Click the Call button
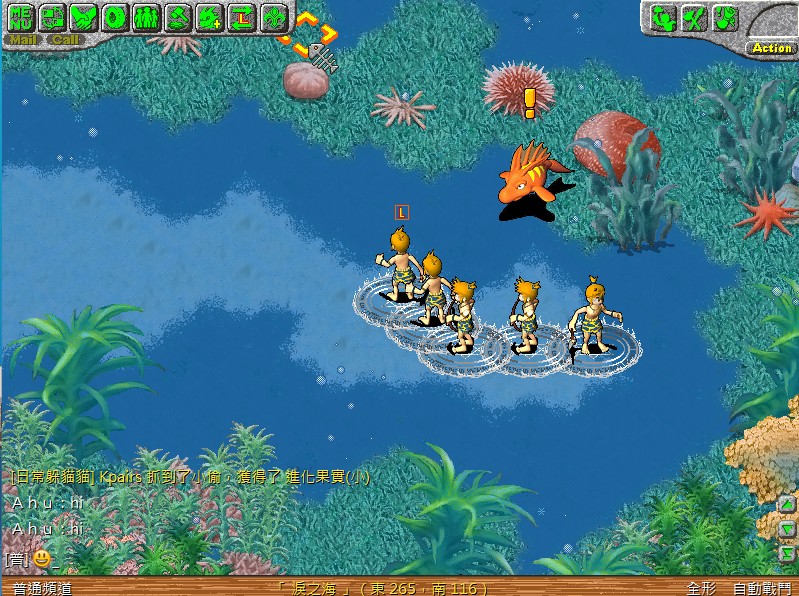 pos(65,40)
